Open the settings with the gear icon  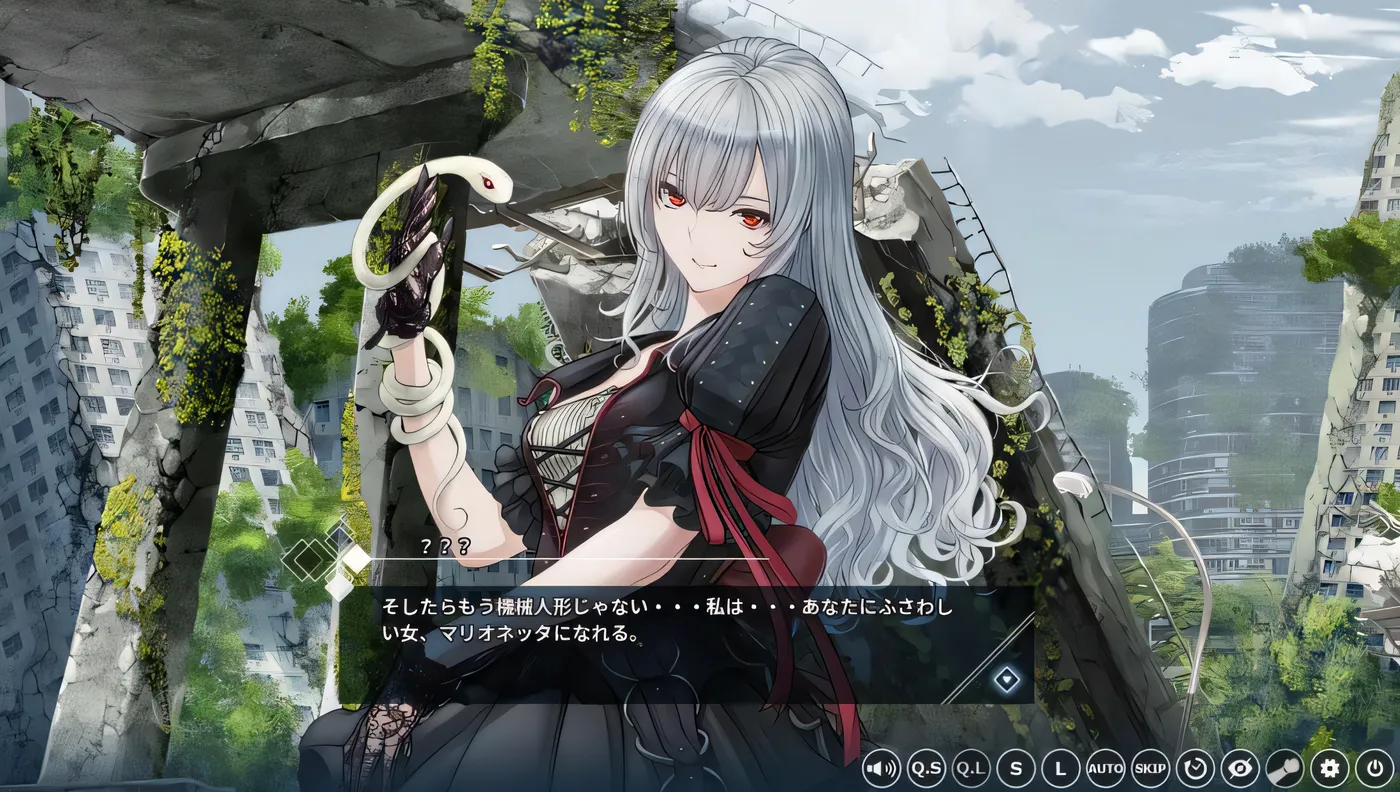pos(1328,769)
